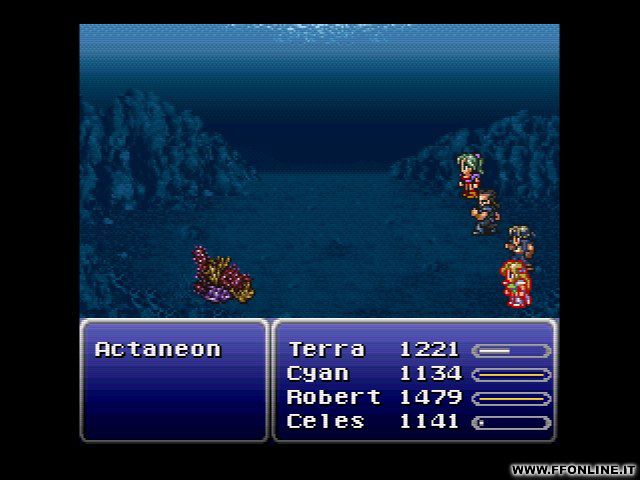Select Cyan's party row
640x480 pixels.
click(x=318, y=374)
